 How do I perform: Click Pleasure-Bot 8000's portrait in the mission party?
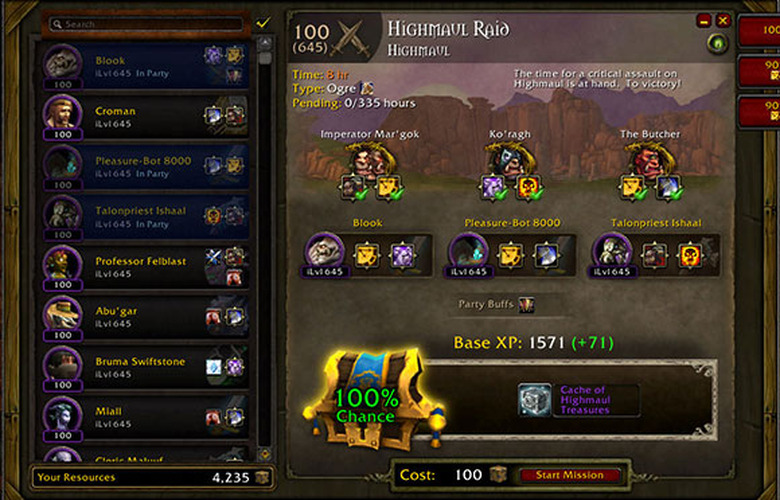pyautogui.click(x=468, y=252)
